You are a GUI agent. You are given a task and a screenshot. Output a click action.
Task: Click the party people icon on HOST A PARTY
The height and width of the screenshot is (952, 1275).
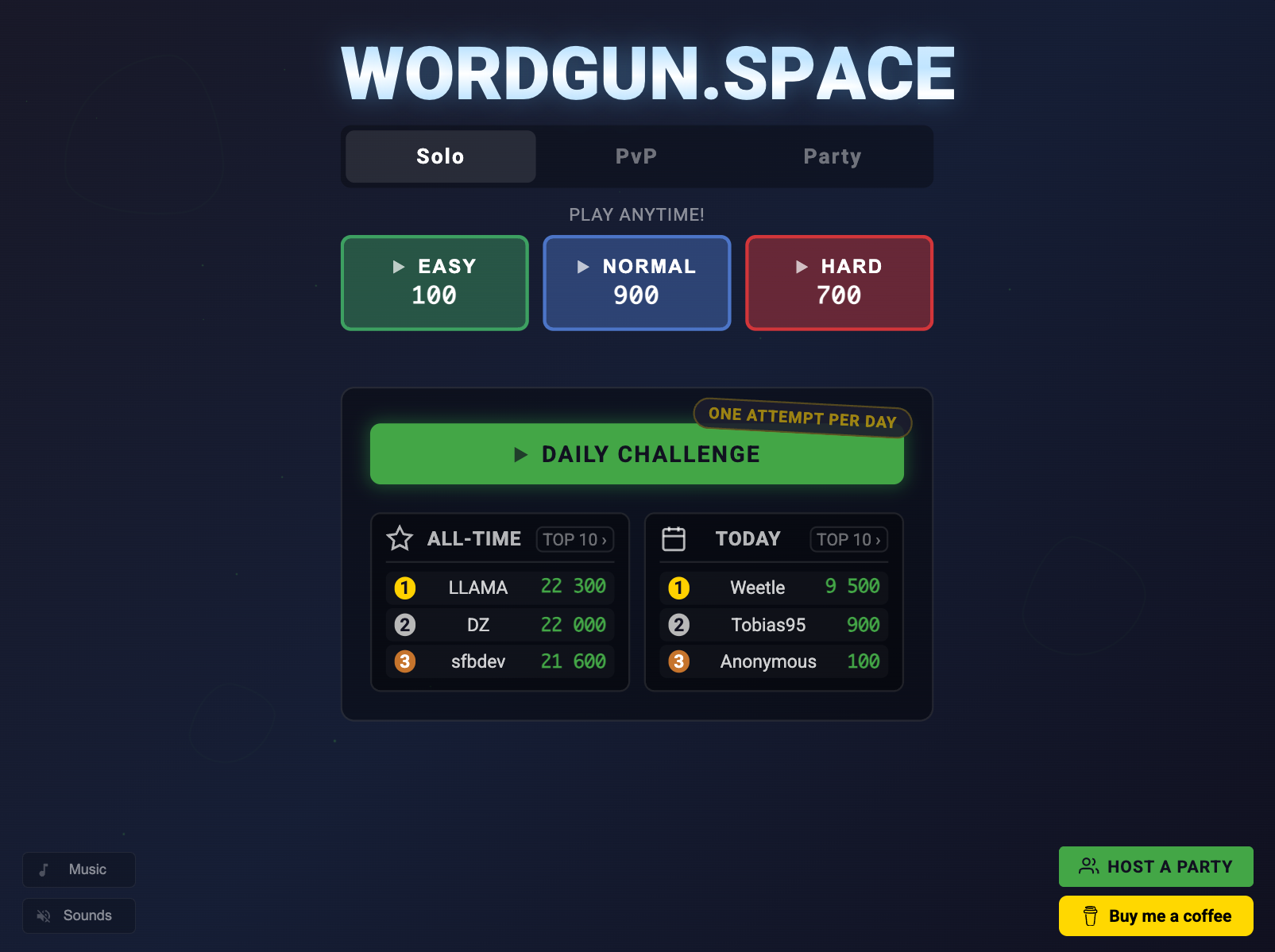click(1088, 866)
